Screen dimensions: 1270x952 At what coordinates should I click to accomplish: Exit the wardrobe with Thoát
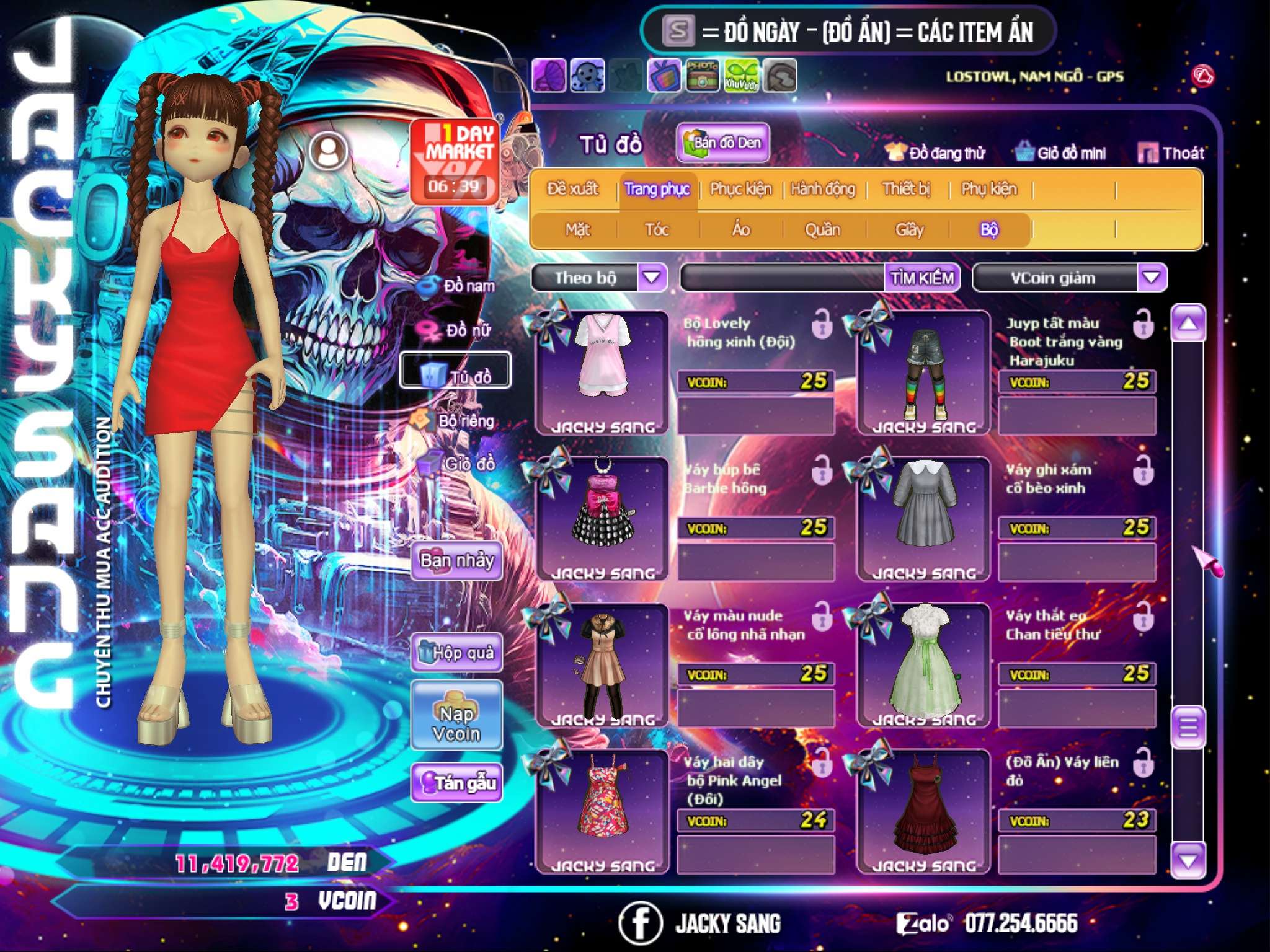click(1171, 153)
